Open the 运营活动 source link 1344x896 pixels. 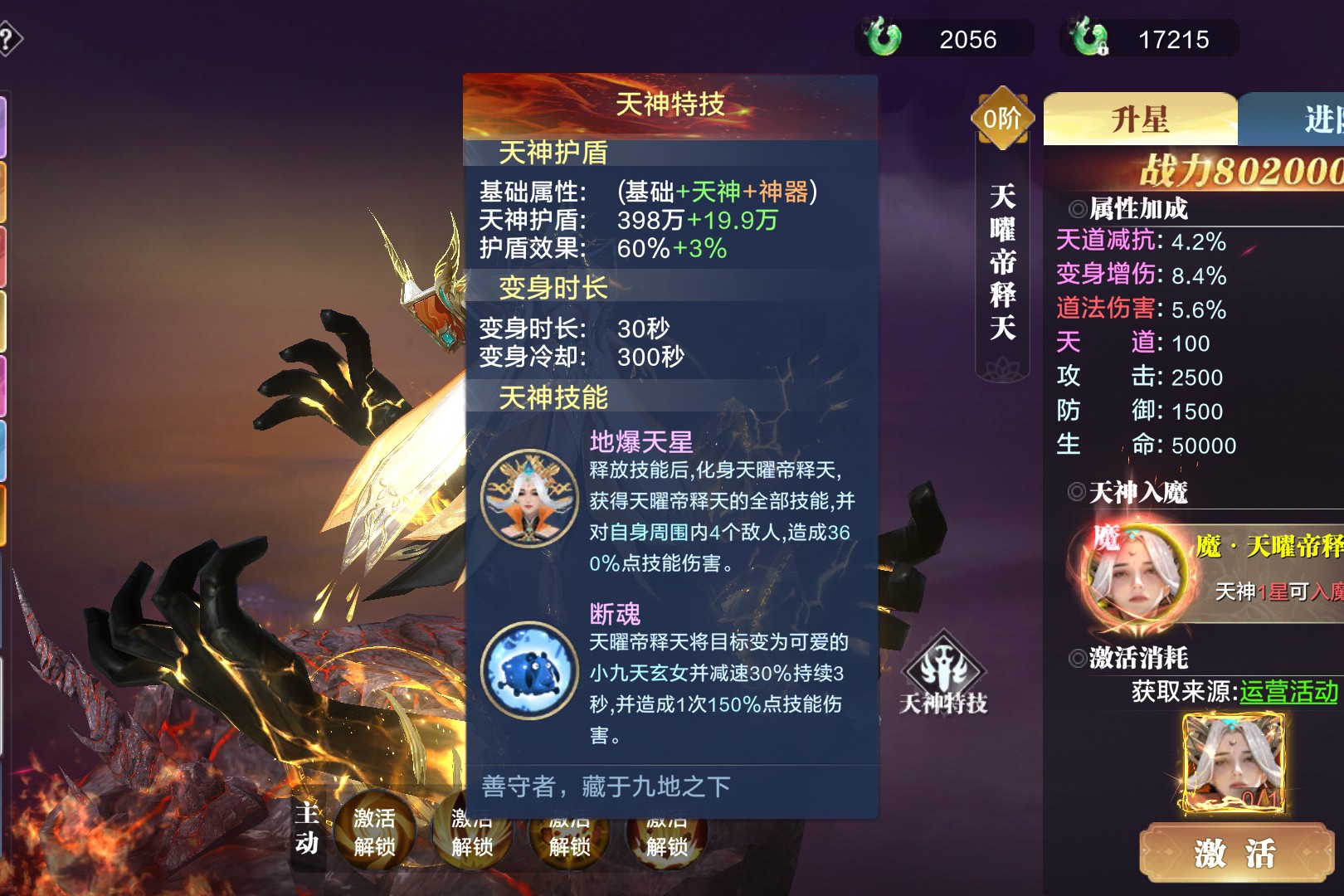click(x=1288, y=691)
